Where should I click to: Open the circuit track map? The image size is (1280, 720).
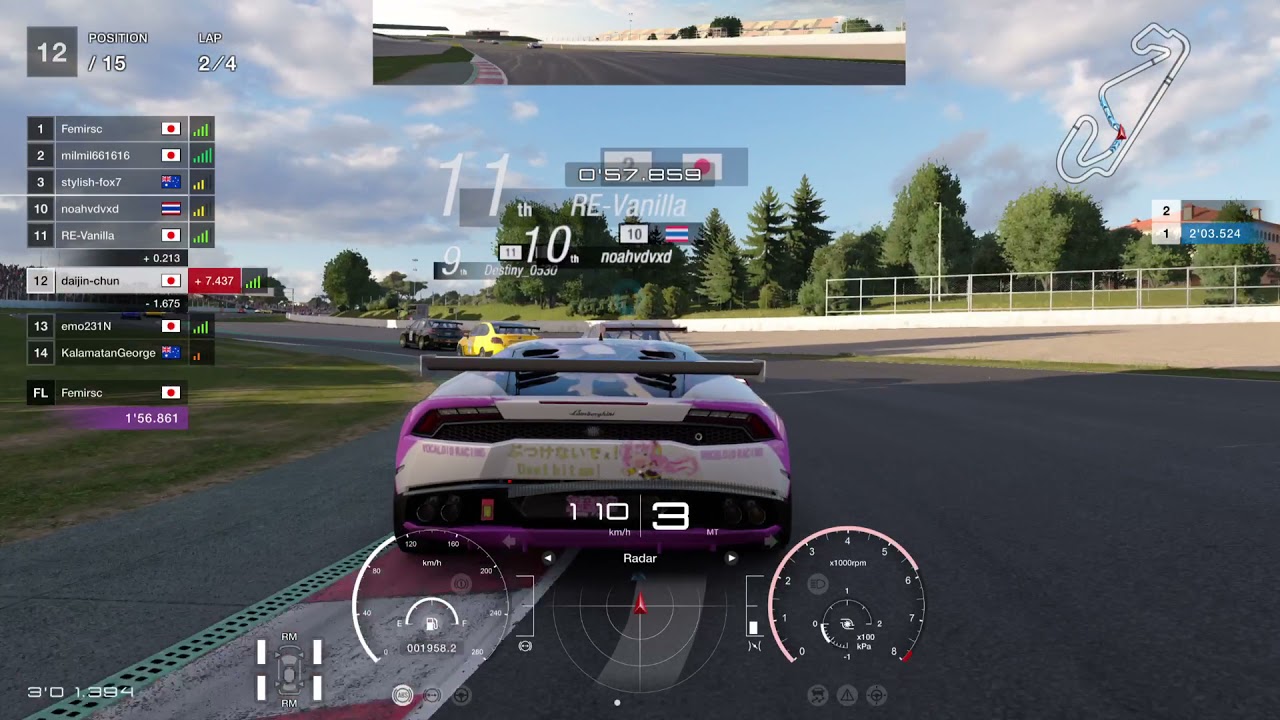(x=1124, y=104)
